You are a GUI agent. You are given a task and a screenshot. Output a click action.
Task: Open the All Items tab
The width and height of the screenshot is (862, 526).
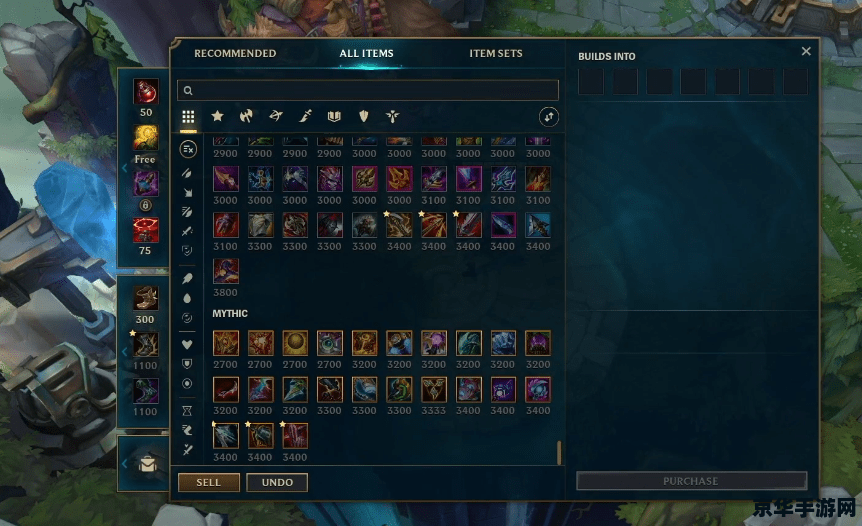coord(366,54)
